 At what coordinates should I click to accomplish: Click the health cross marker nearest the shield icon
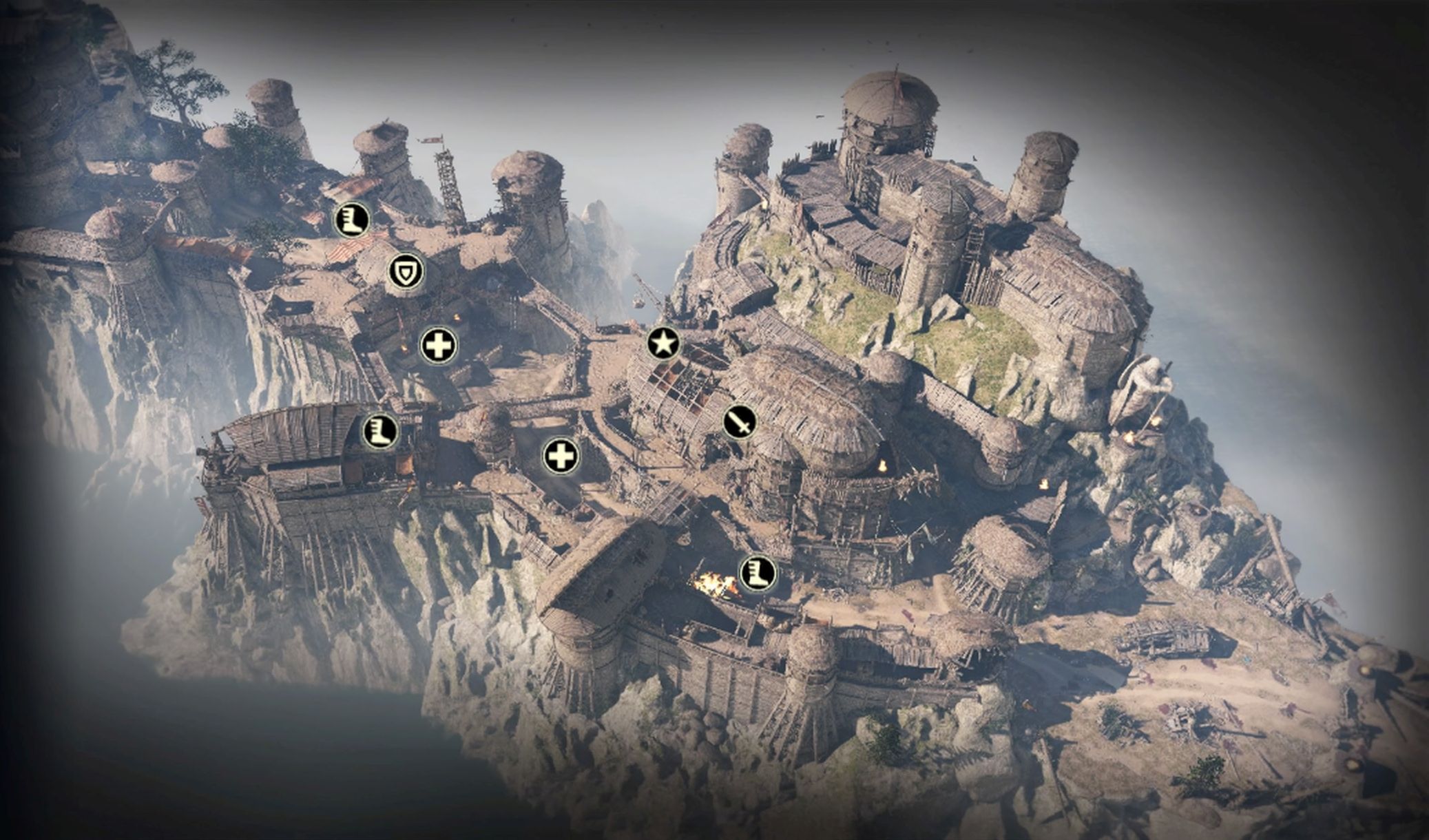439,345
